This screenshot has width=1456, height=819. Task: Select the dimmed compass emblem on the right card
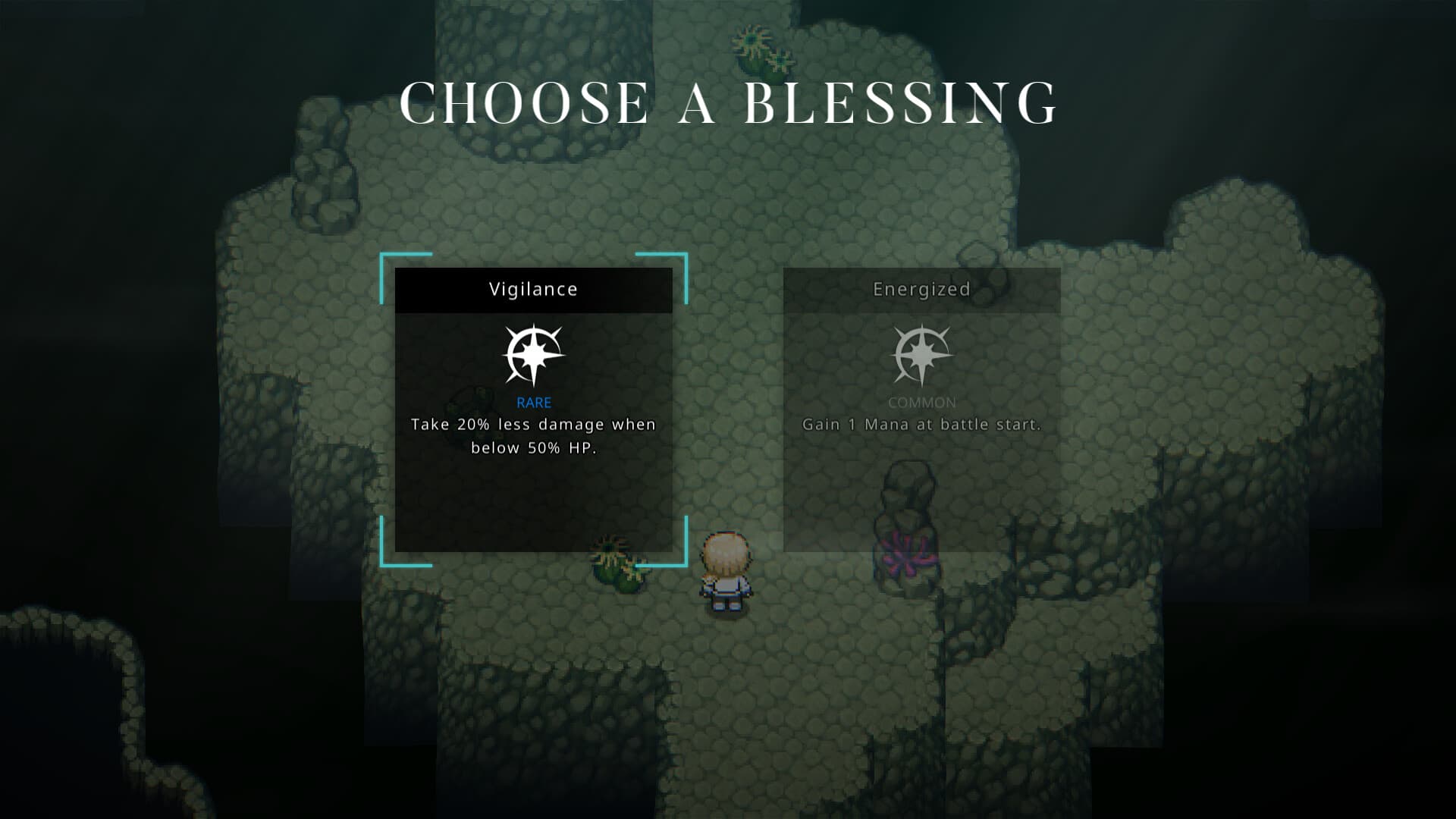click(x=922, y=354)
